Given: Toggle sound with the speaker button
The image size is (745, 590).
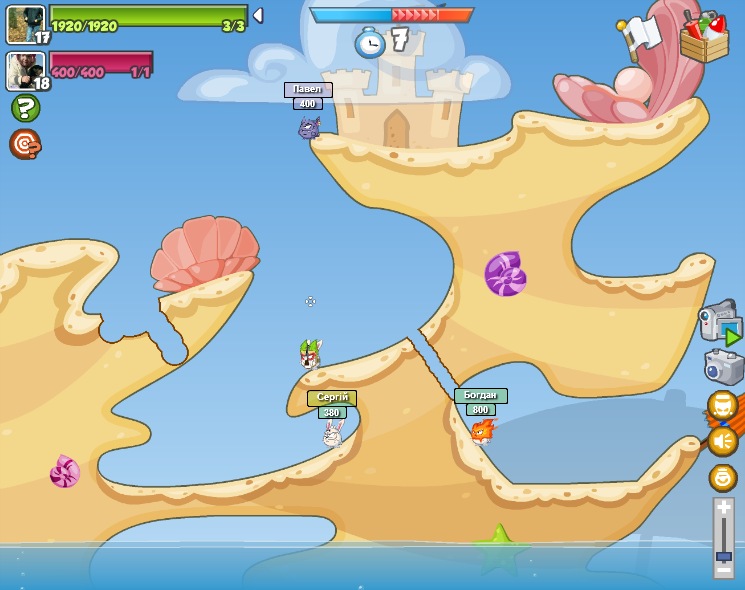Looking at the screenshot, I should click(x=722, y=440).
